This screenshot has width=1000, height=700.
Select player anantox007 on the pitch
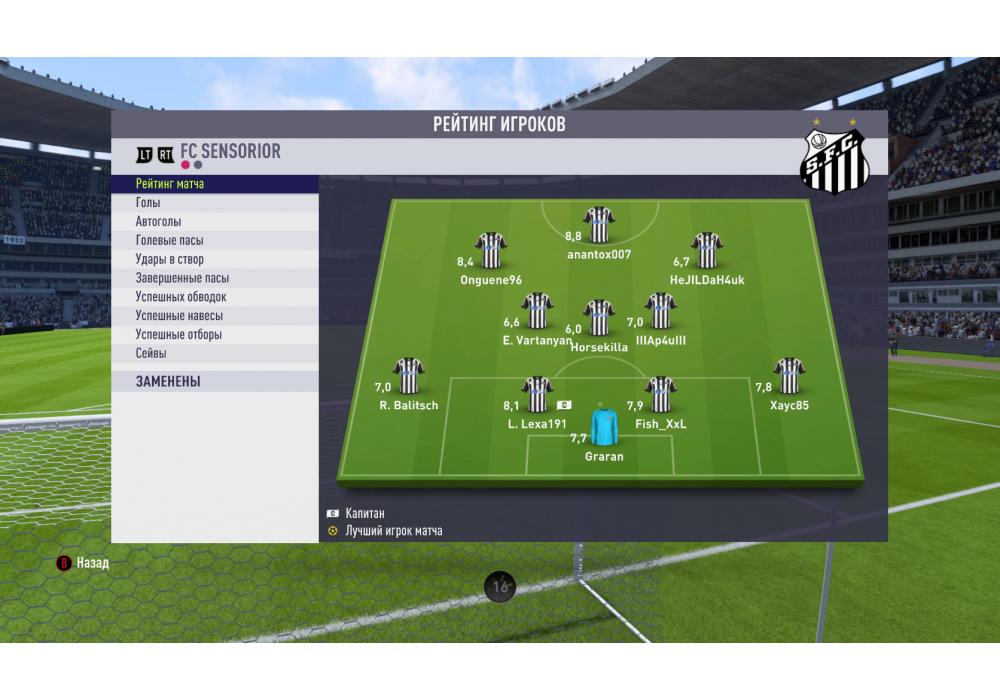click(x=599, y=226)
